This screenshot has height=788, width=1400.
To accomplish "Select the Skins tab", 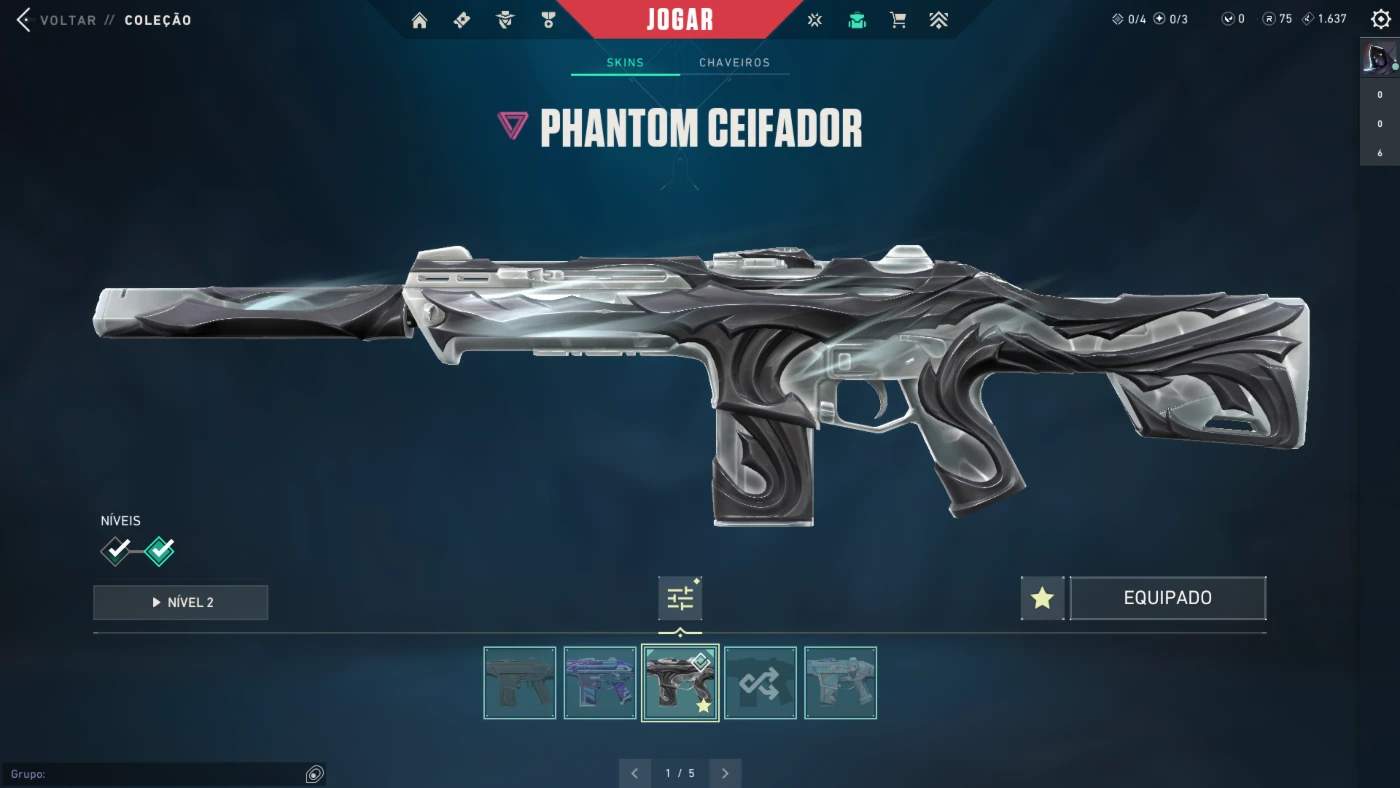I will pyautogui.click(x=625, y=62).
